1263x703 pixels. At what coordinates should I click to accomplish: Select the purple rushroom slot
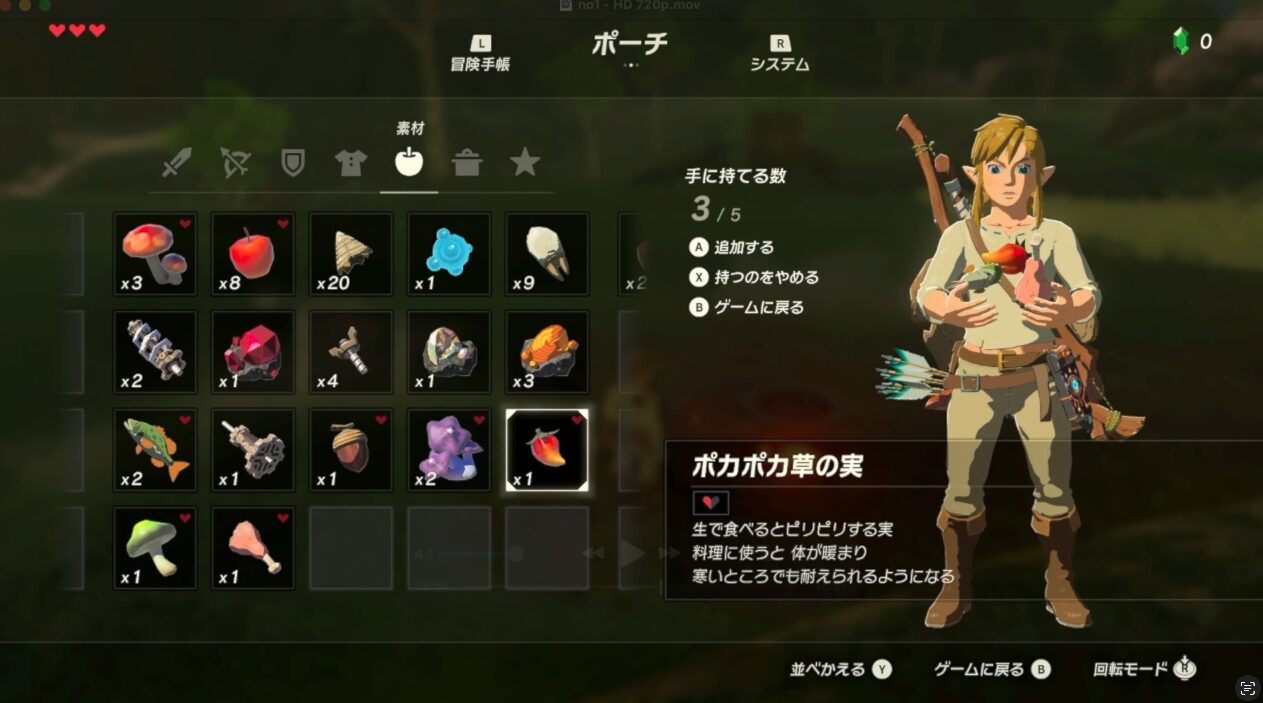[449, 450]
